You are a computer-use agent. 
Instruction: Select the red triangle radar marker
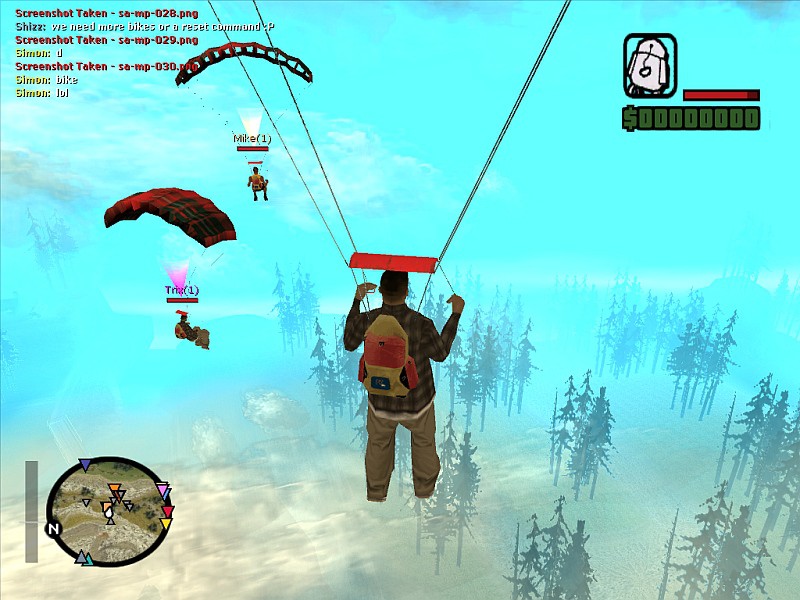(x=168, y=512)
